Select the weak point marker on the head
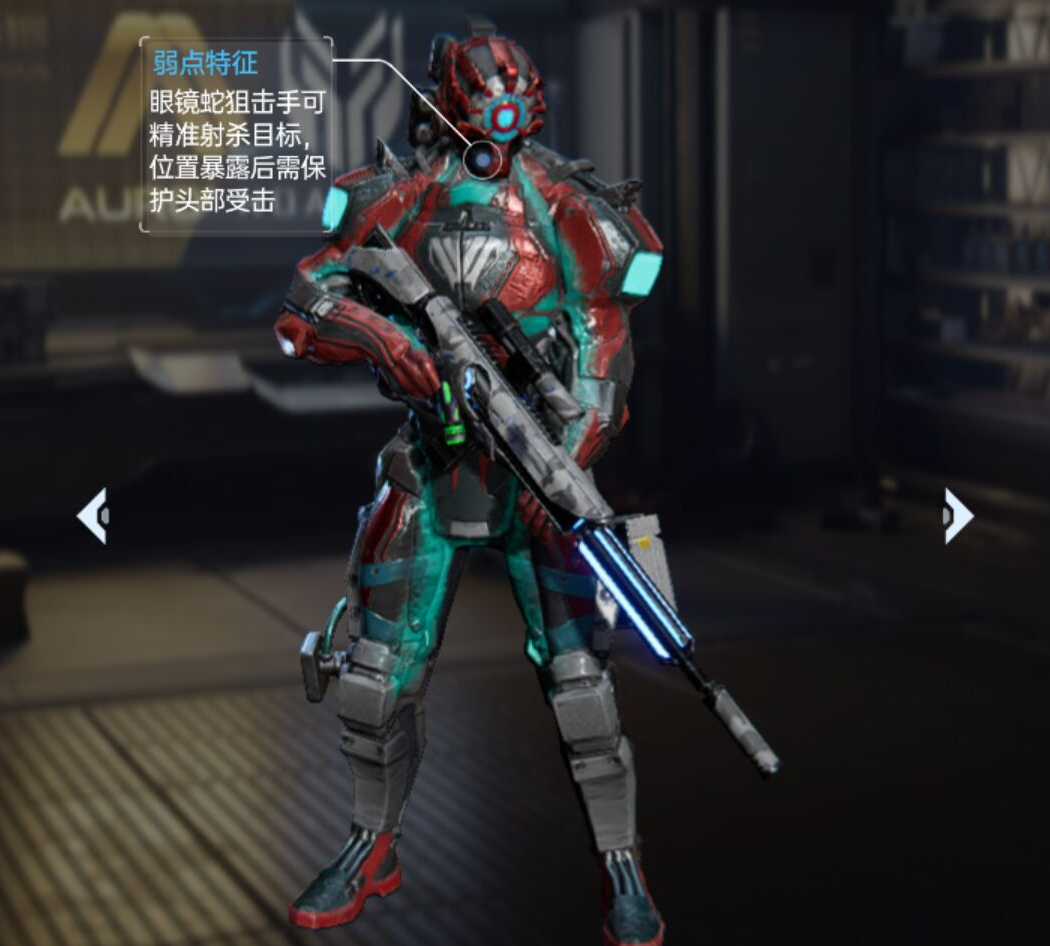The width and height of the screenshot is (1050, 946). point(484,160)
